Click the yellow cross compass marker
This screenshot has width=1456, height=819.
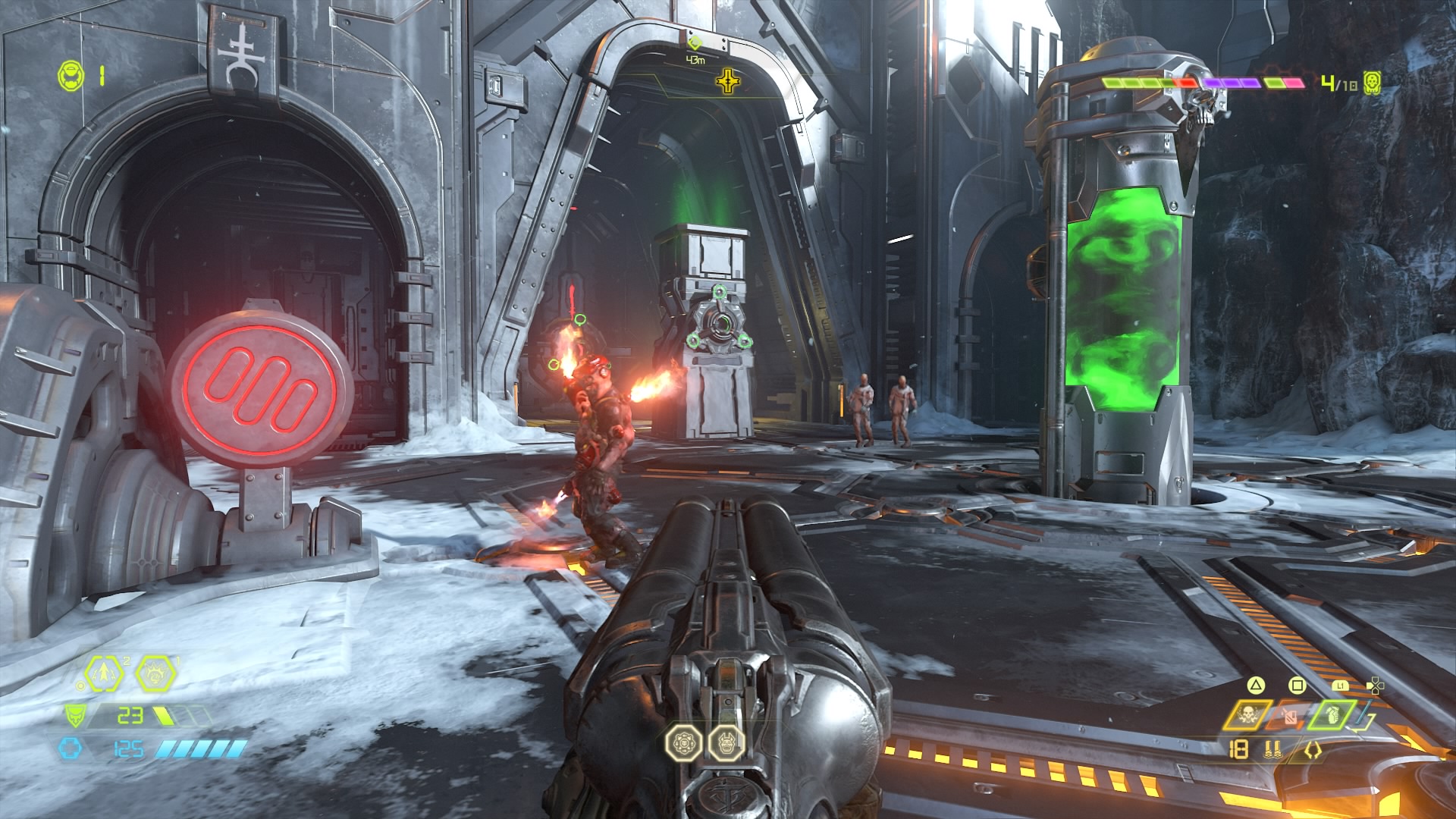coord(728,79)
